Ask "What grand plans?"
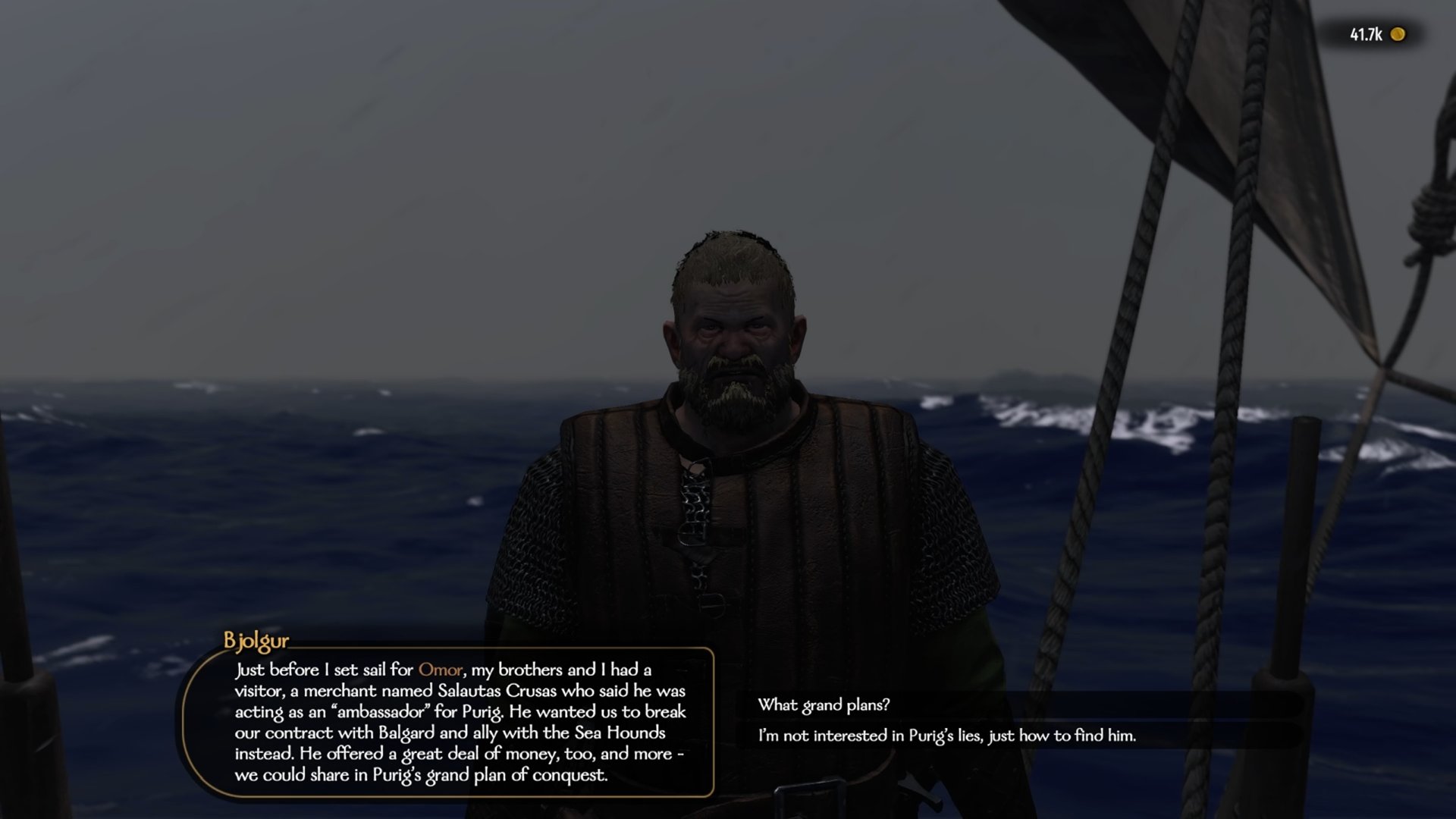Screen dimensions: 1456x819 [x=824, y=704]
